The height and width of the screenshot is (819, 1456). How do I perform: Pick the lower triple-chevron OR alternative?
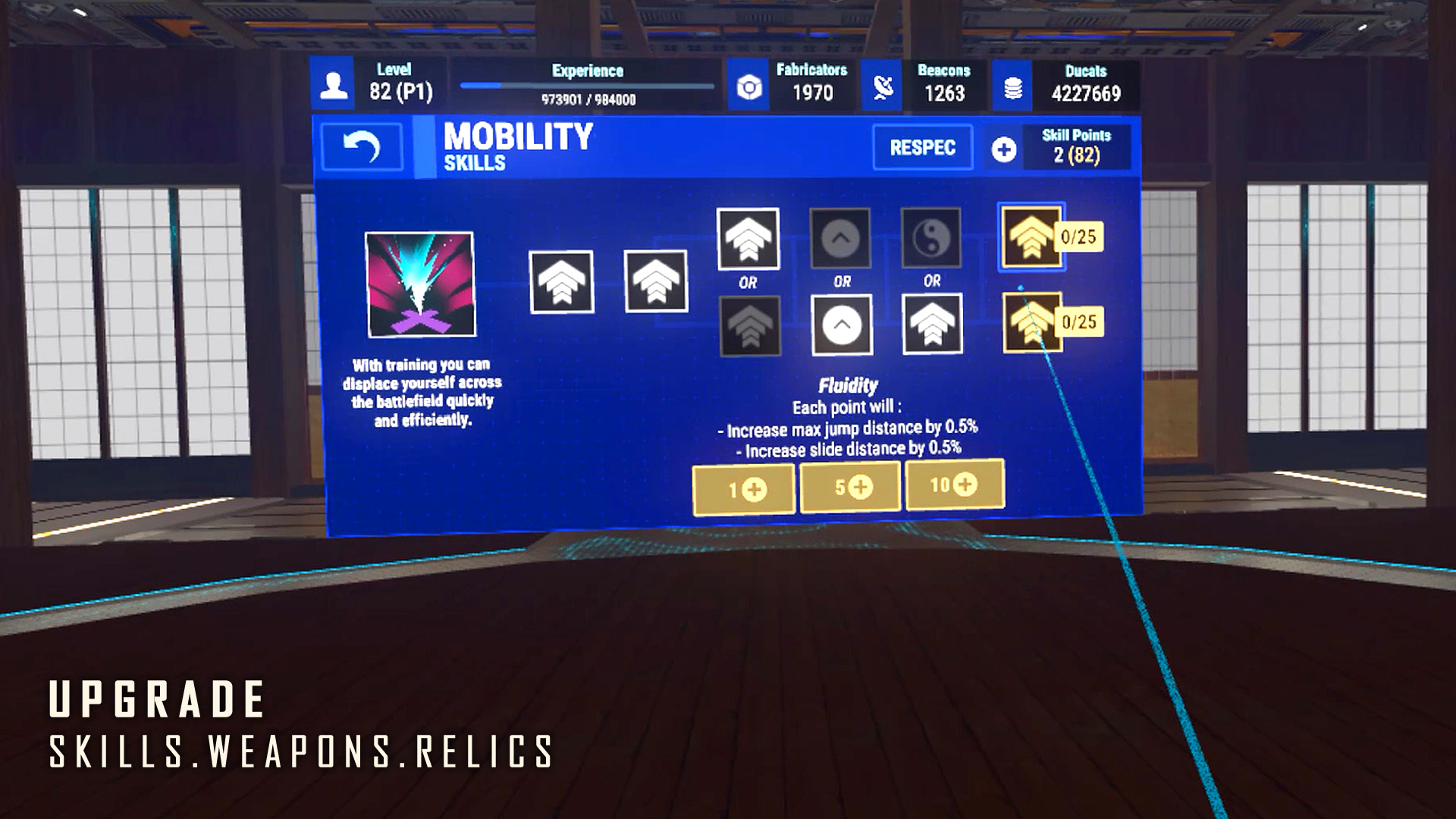932,326
